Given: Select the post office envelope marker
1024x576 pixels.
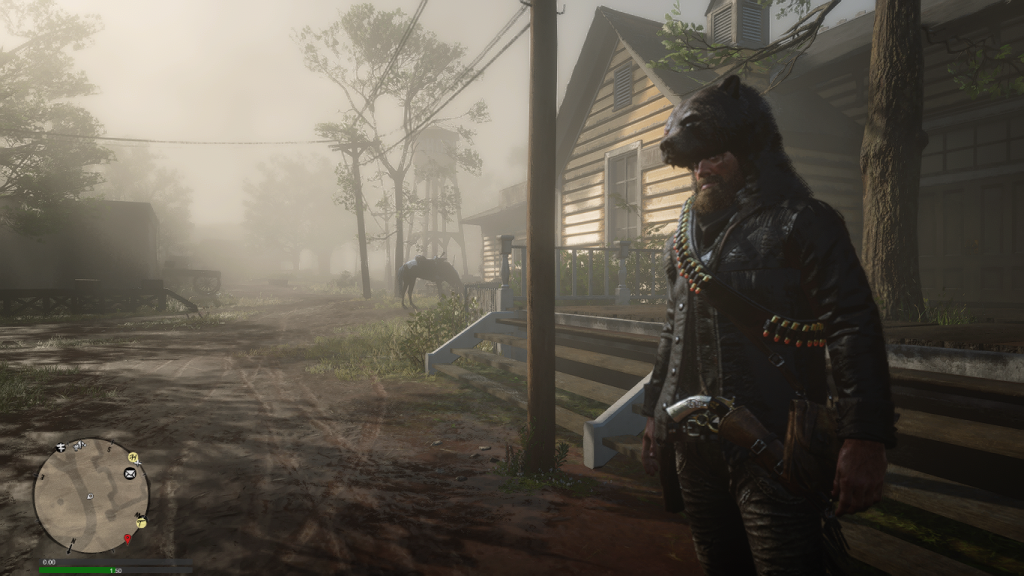Looking at the screenshot, I should click(130, 473).
